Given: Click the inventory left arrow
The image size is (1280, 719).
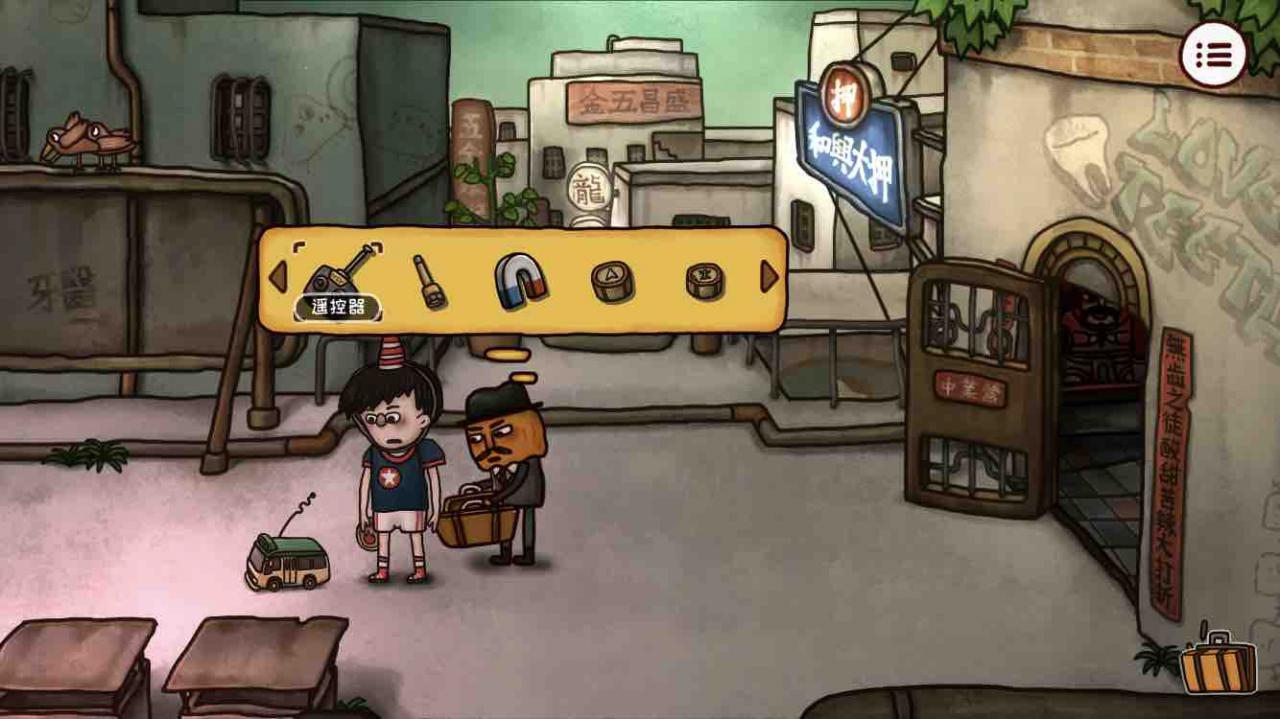Looking at the screenshot, I should point(277,277).
